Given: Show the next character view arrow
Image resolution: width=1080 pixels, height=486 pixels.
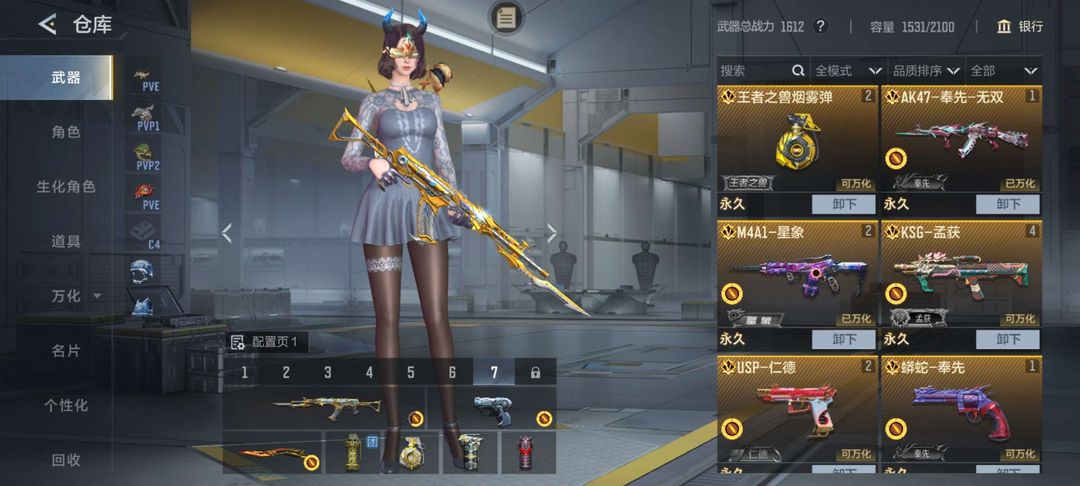Looking at the screenshot, I should (552, 233).
